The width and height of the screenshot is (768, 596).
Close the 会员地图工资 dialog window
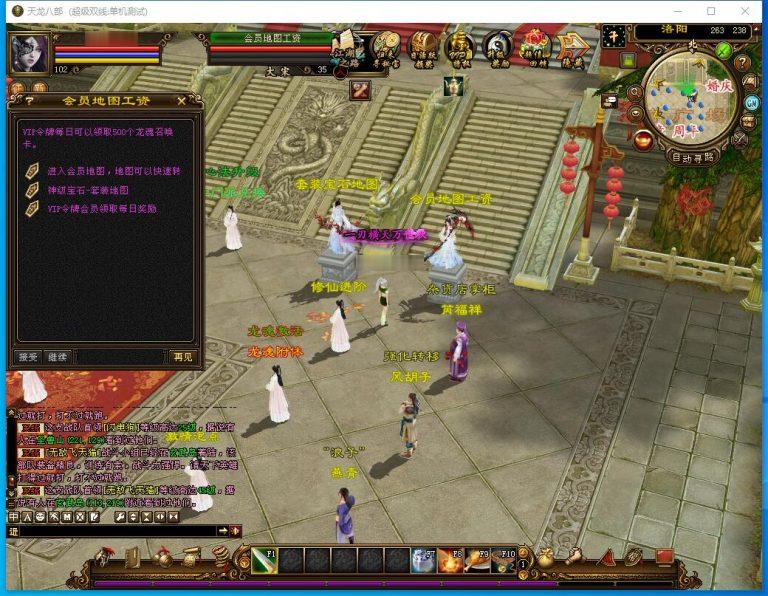tap(181, 100)
